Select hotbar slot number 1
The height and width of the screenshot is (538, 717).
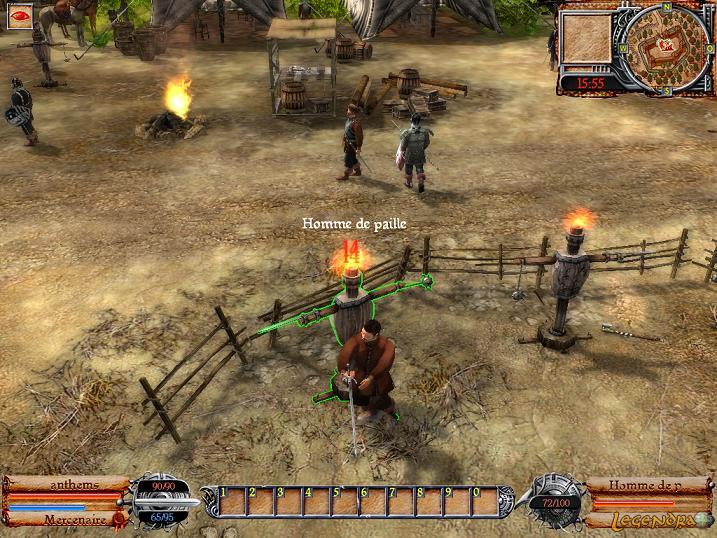click(x=231, y=499)
